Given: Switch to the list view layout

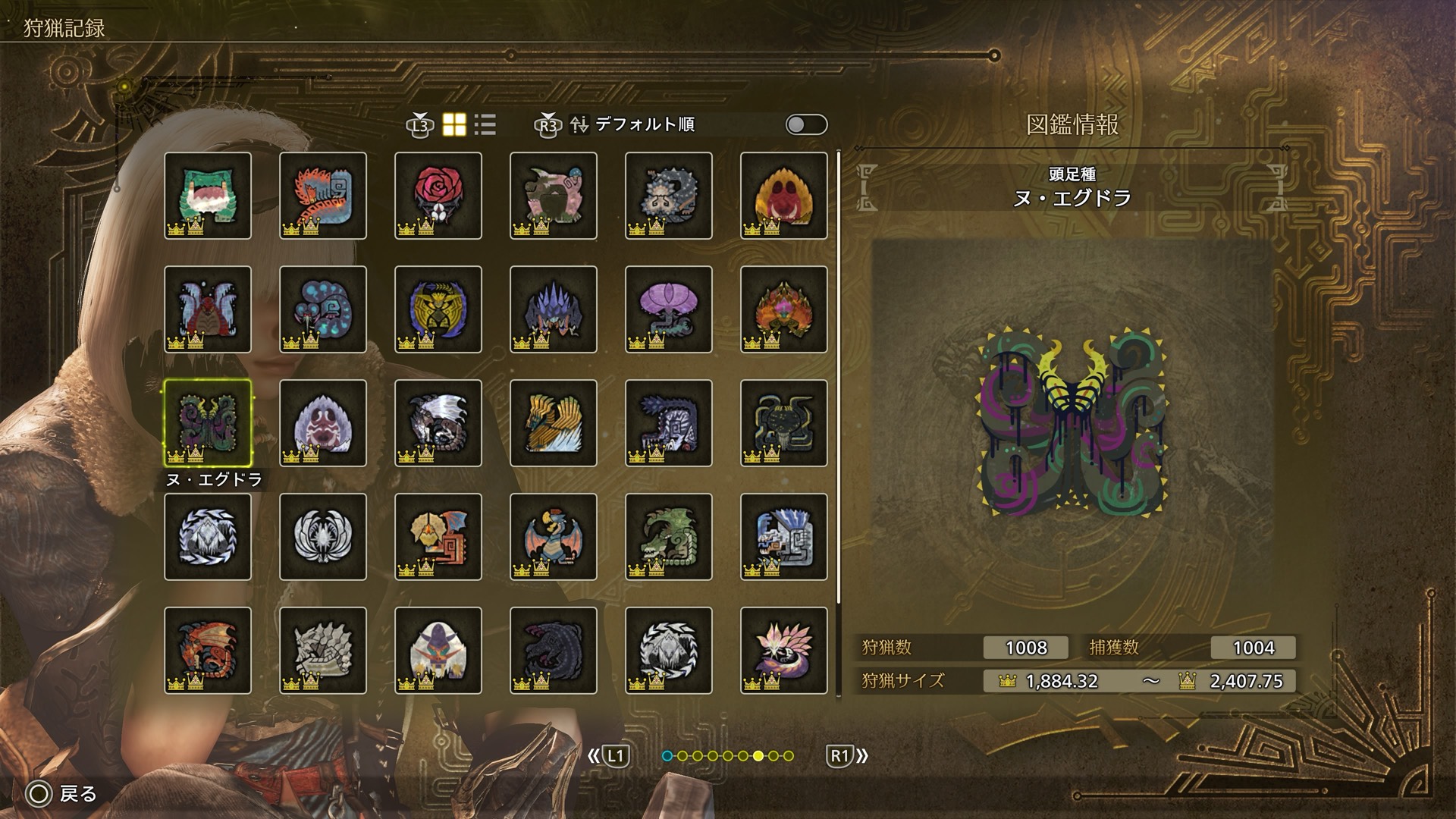Looking at the screenshot, I should point(485,125).
